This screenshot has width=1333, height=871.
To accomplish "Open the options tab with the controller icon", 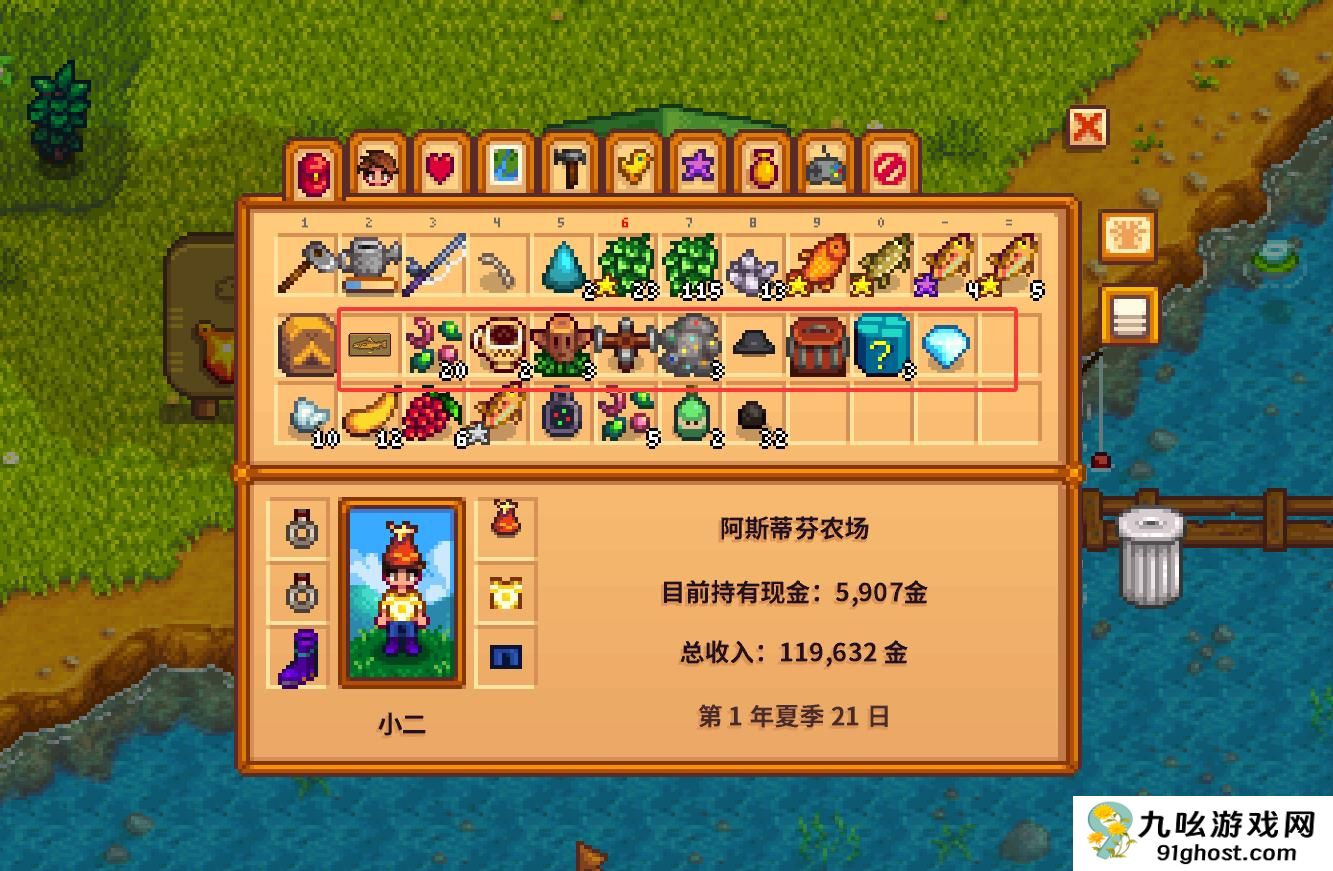I will click(826, 165).
